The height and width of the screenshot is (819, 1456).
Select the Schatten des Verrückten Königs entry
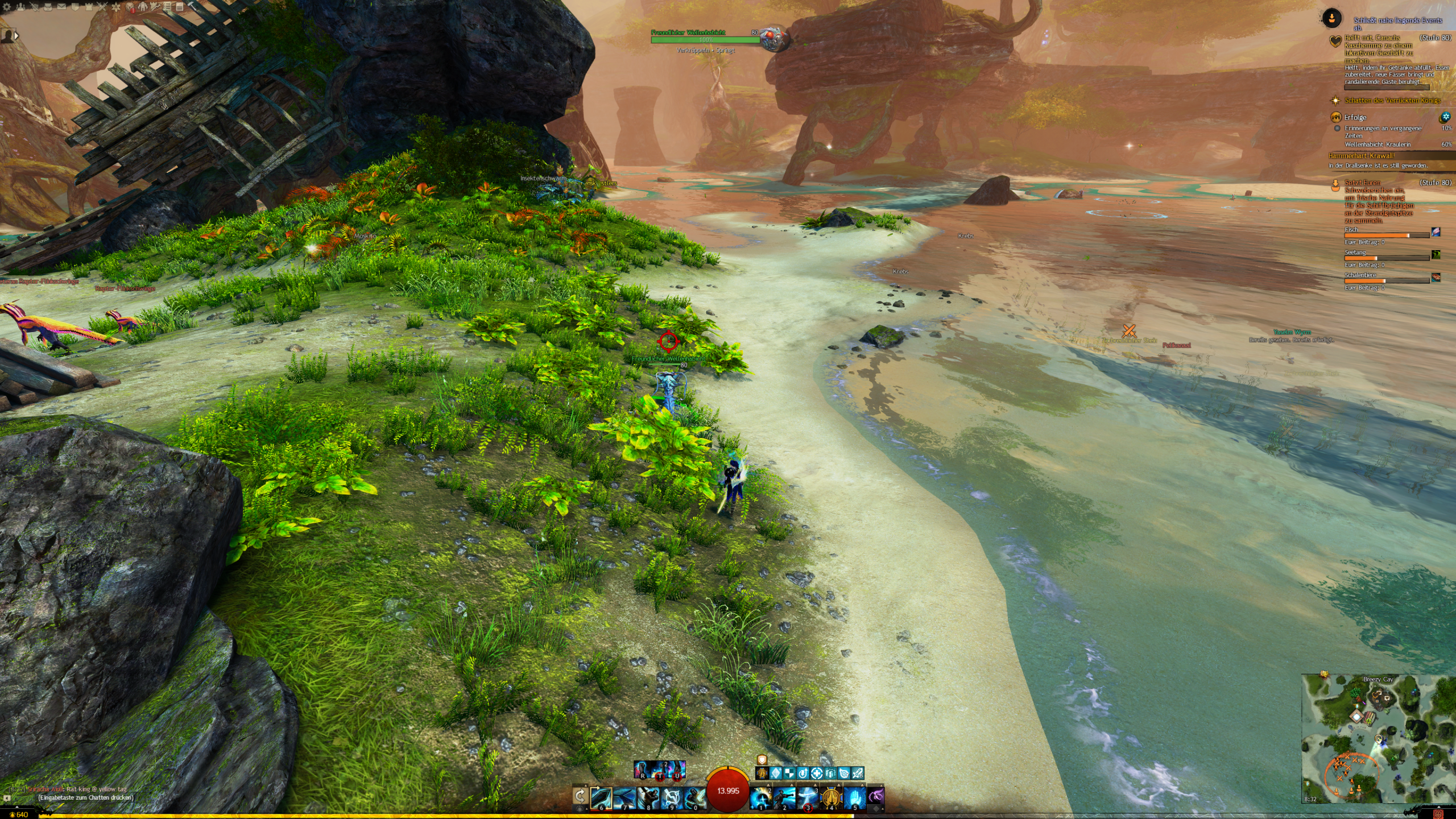[1392, 101]
